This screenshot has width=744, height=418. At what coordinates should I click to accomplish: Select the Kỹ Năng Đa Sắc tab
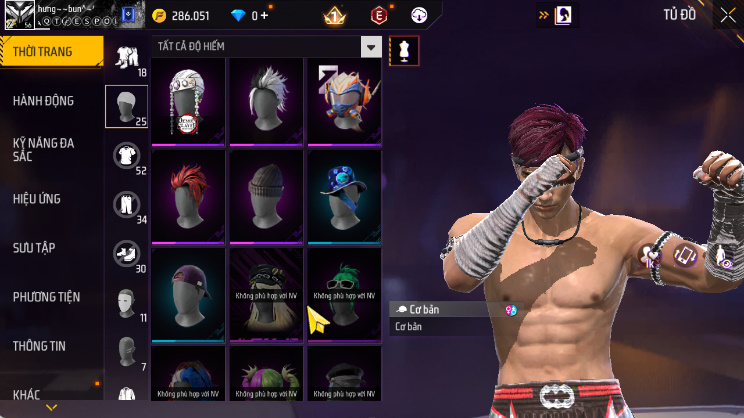[x=50, y=149]
